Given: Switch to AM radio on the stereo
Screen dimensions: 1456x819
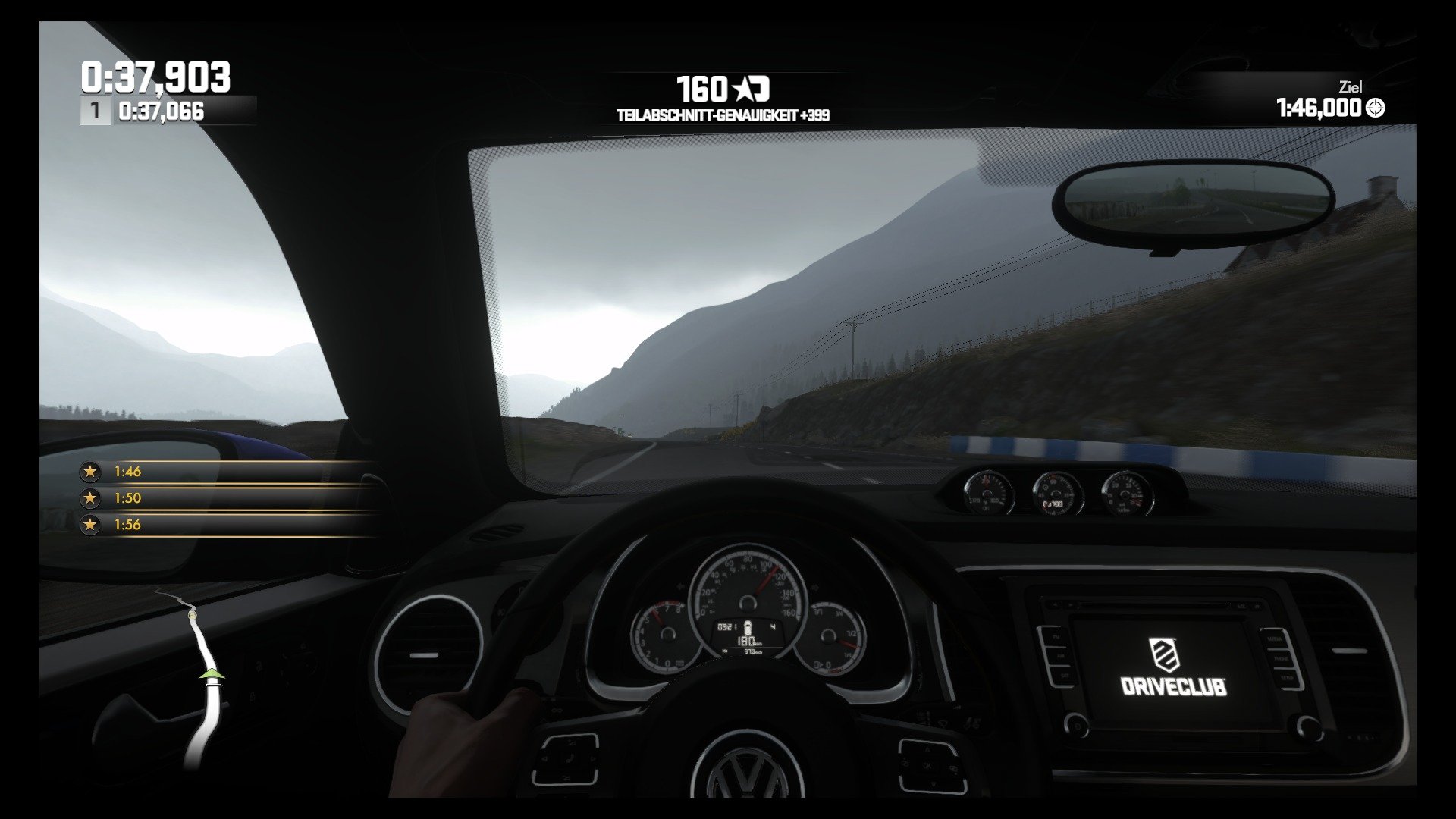Looking at the screenshot, I should (x=1059, y=655).
